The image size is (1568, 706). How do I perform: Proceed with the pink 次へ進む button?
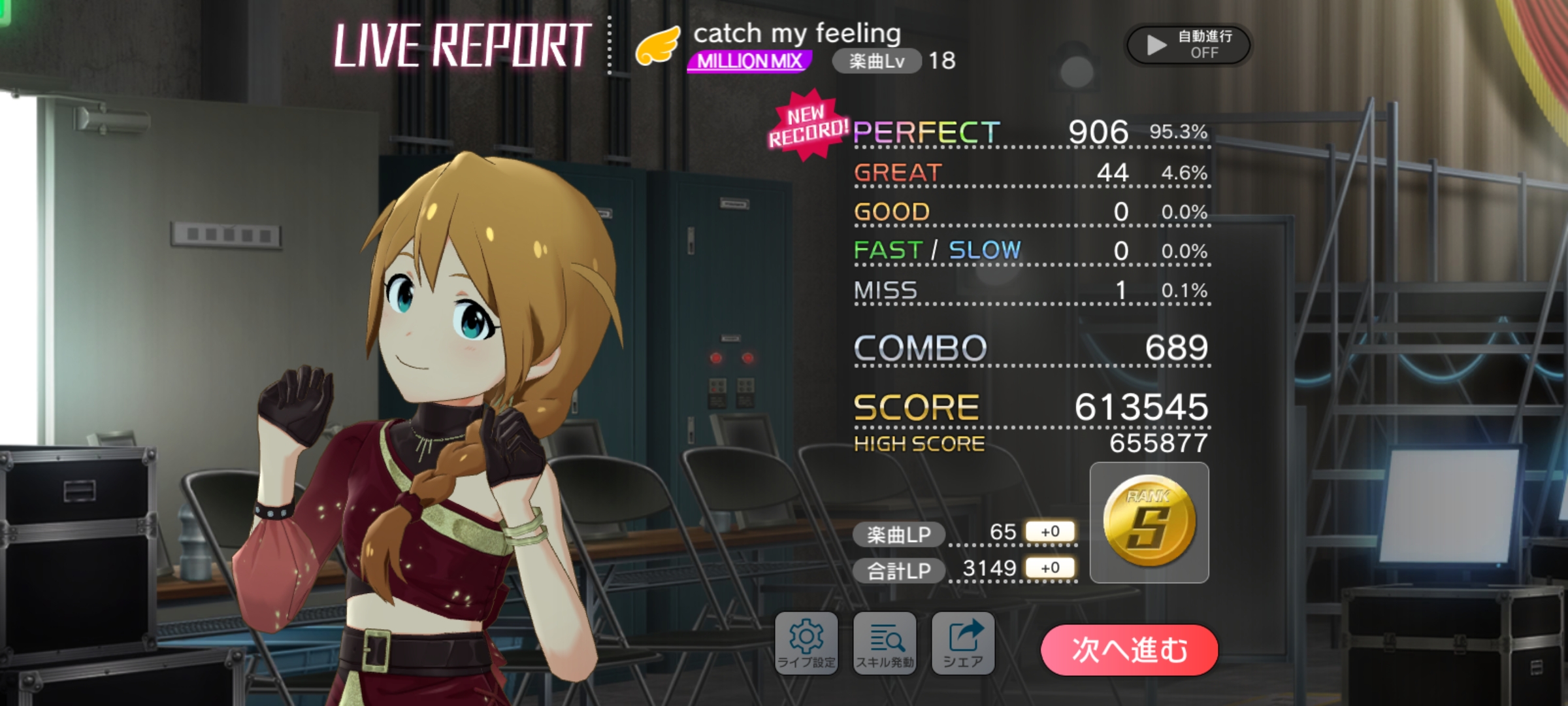(x=1129, y=650)
